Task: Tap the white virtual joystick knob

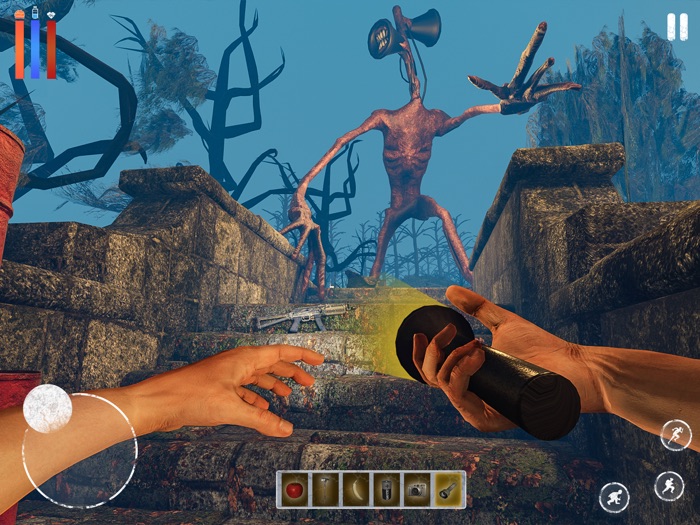Action: tap(47, 408)
